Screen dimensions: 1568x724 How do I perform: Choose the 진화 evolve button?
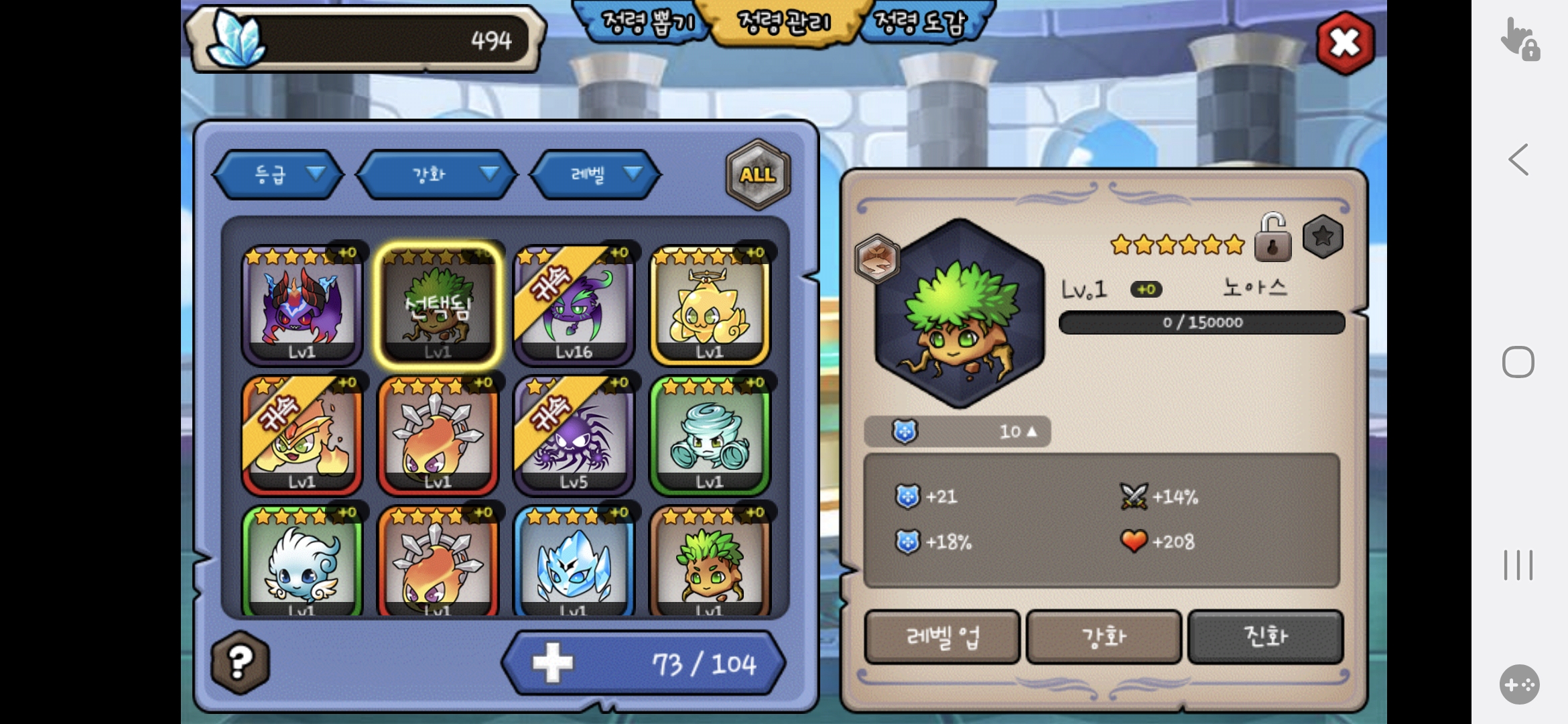pyautogui.click(x=1265, y=637)
